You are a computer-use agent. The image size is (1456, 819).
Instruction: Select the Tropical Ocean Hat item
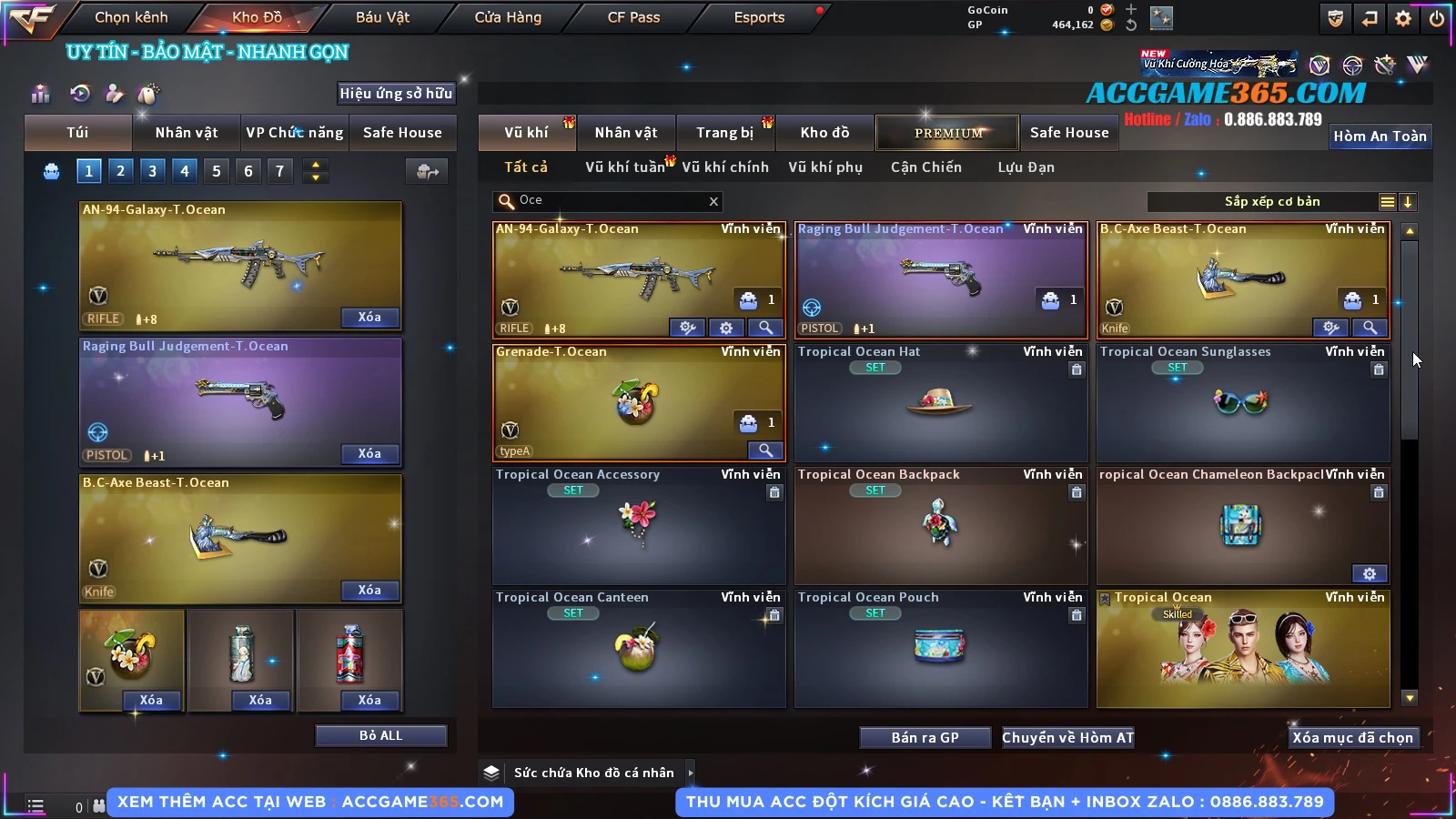(x=941, y=402)
